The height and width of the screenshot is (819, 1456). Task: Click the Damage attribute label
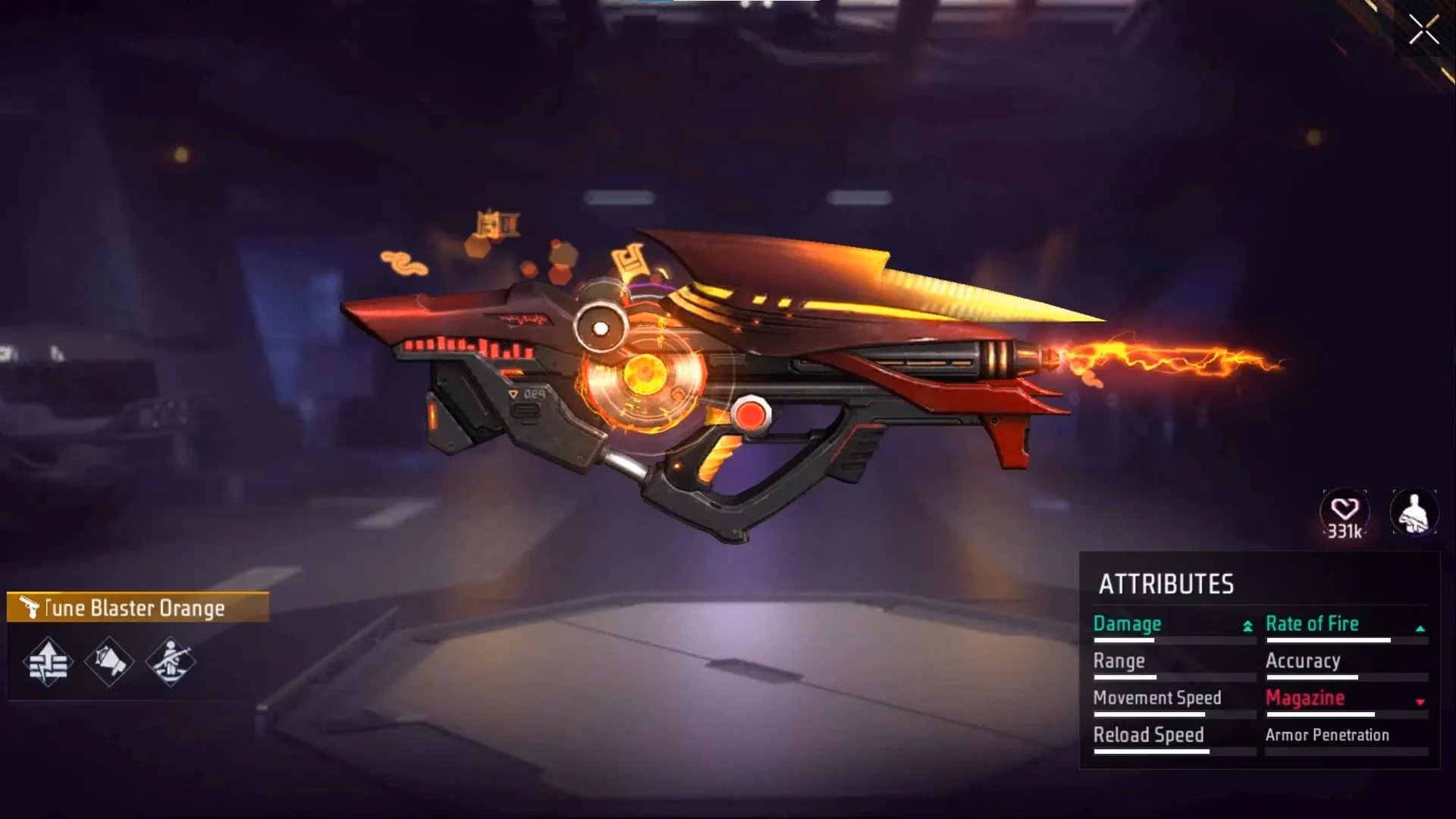(x=1126, y=623)
